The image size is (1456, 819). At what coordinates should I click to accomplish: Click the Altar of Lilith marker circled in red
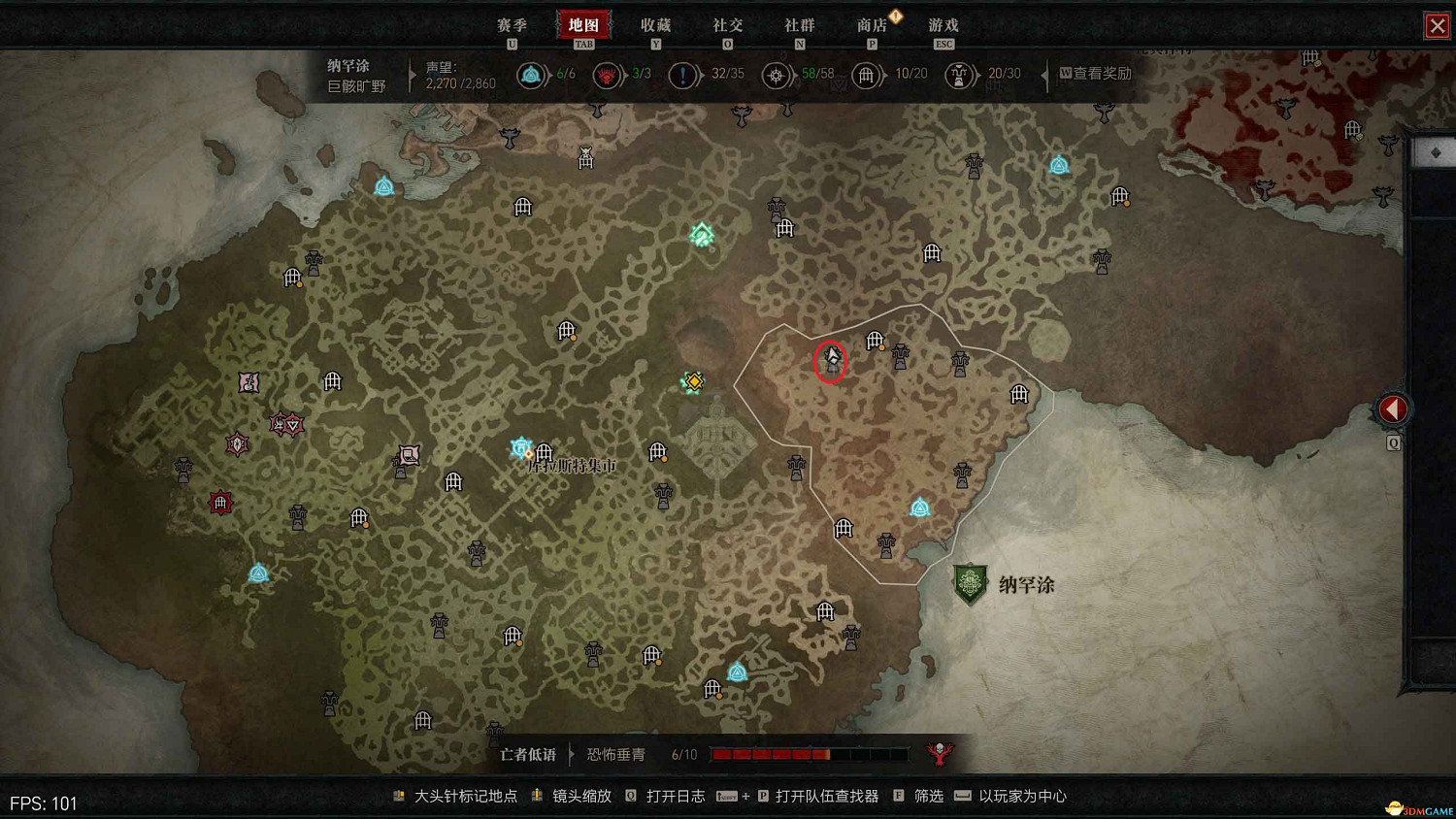click(831, 362)
